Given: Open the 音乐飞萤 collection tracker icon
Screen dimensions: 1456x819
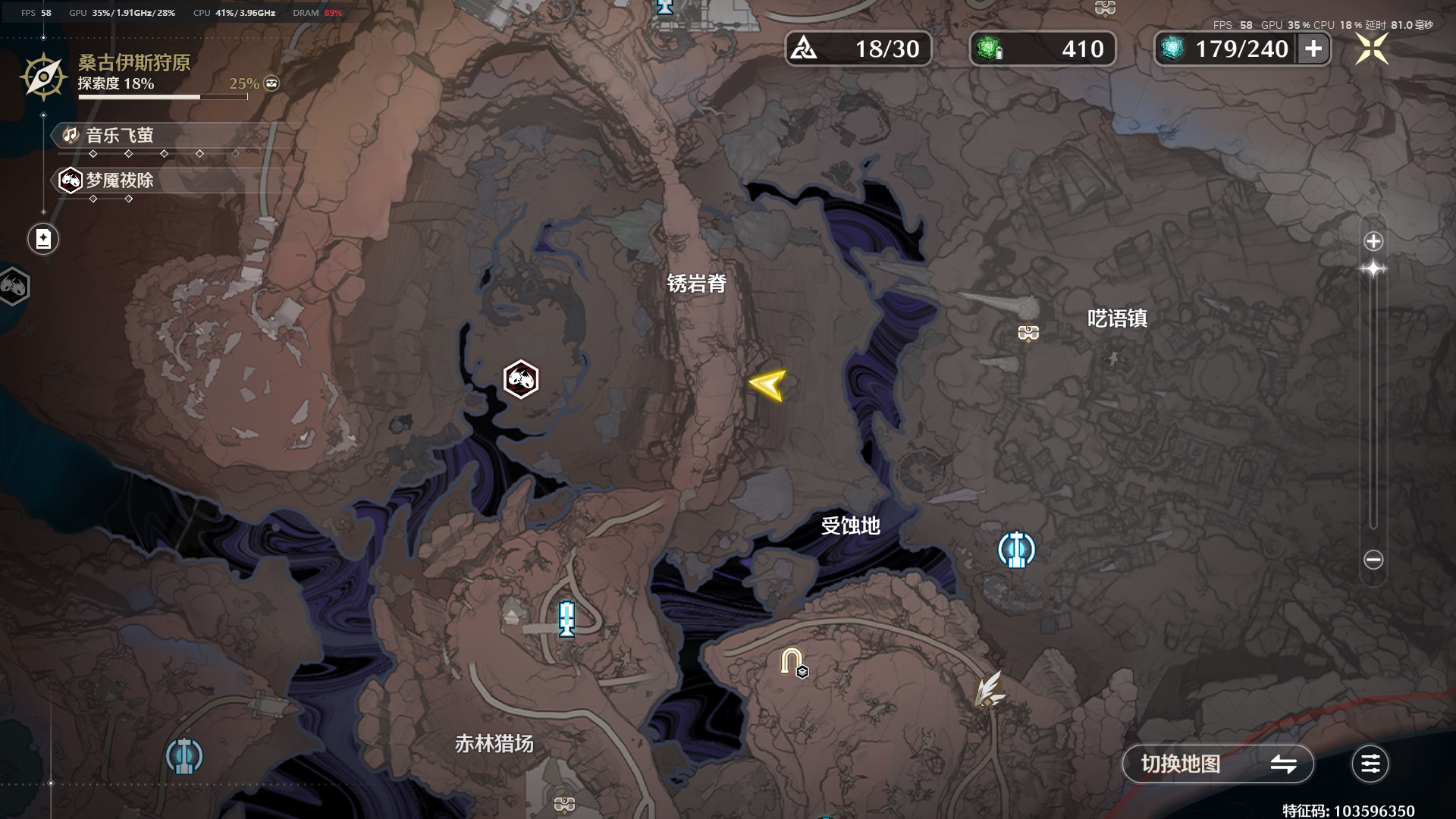Looking at the screenshot, I should tap(70, 136).
